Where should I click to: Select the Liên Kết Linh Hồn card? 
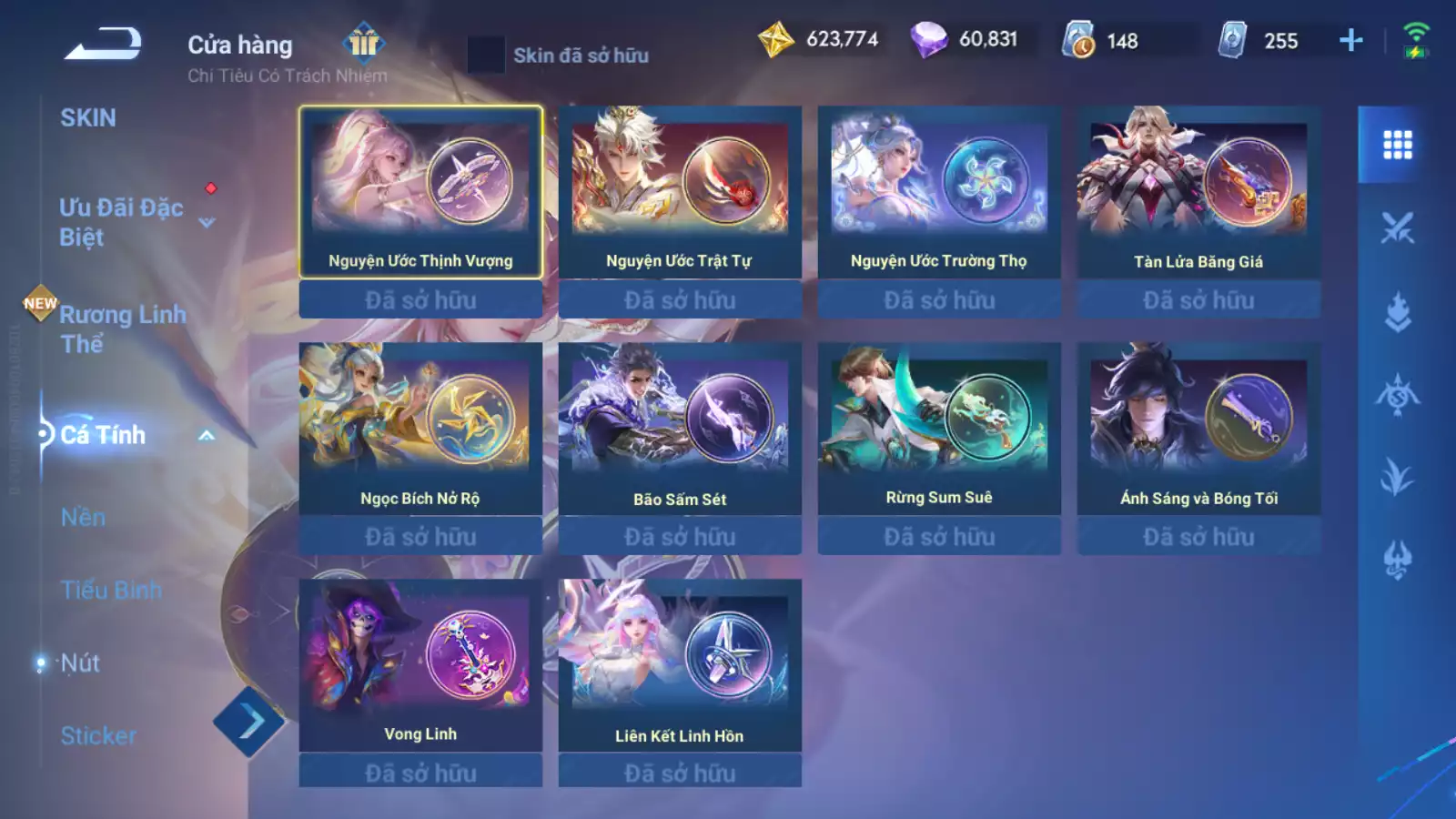pos(680,665)
